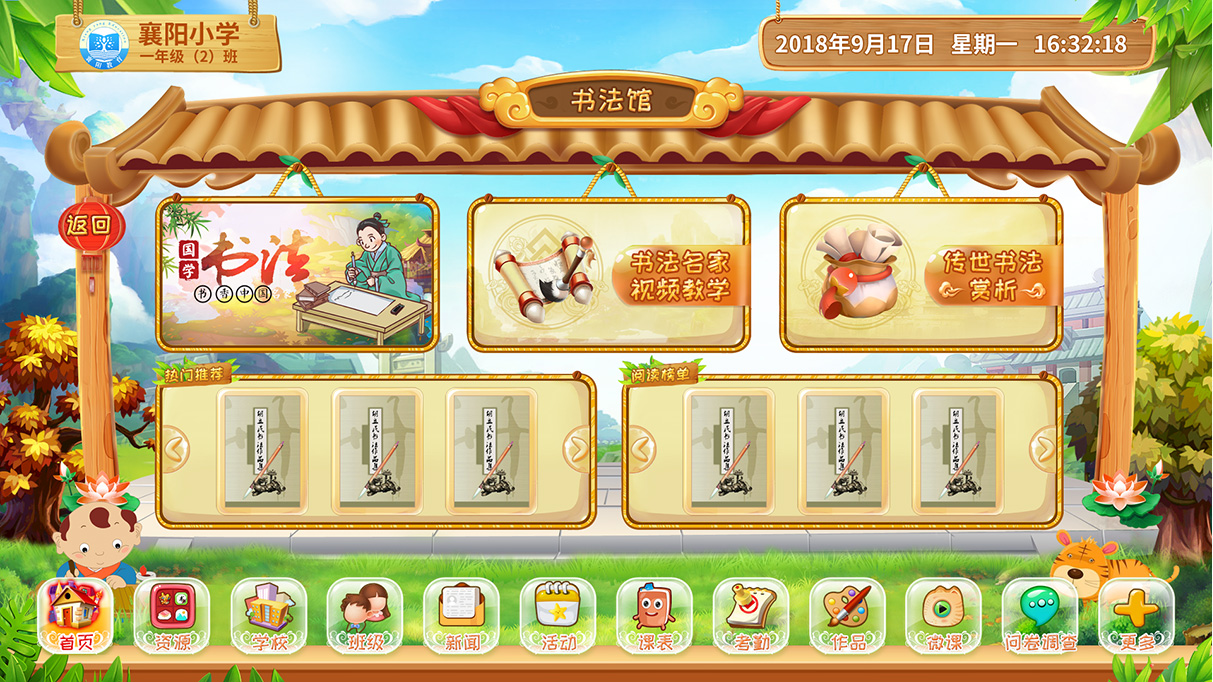Show next items in 热门推荐 panel
This screenshot has width=1213, height=682.
[x=577, y=449]
